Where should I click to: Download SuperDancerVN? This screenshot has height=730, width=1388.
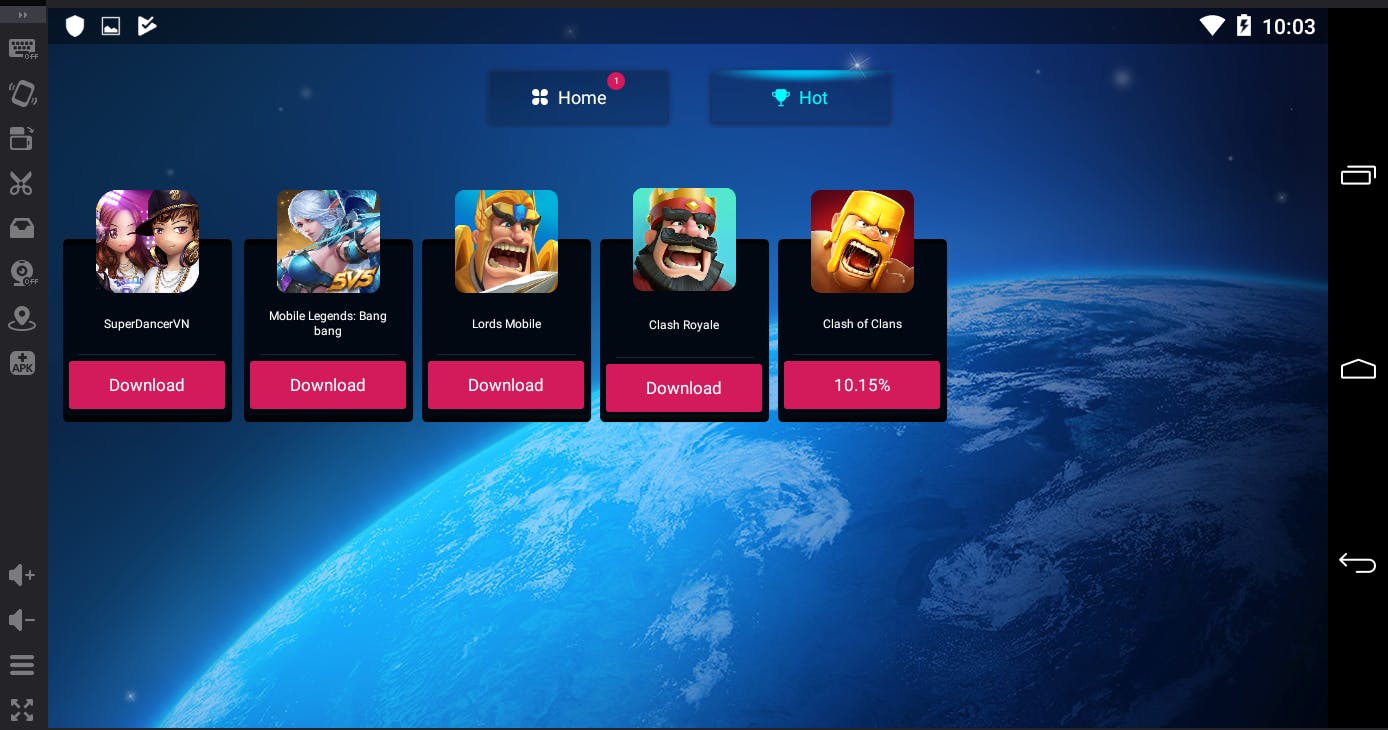(x=147, y=385)
